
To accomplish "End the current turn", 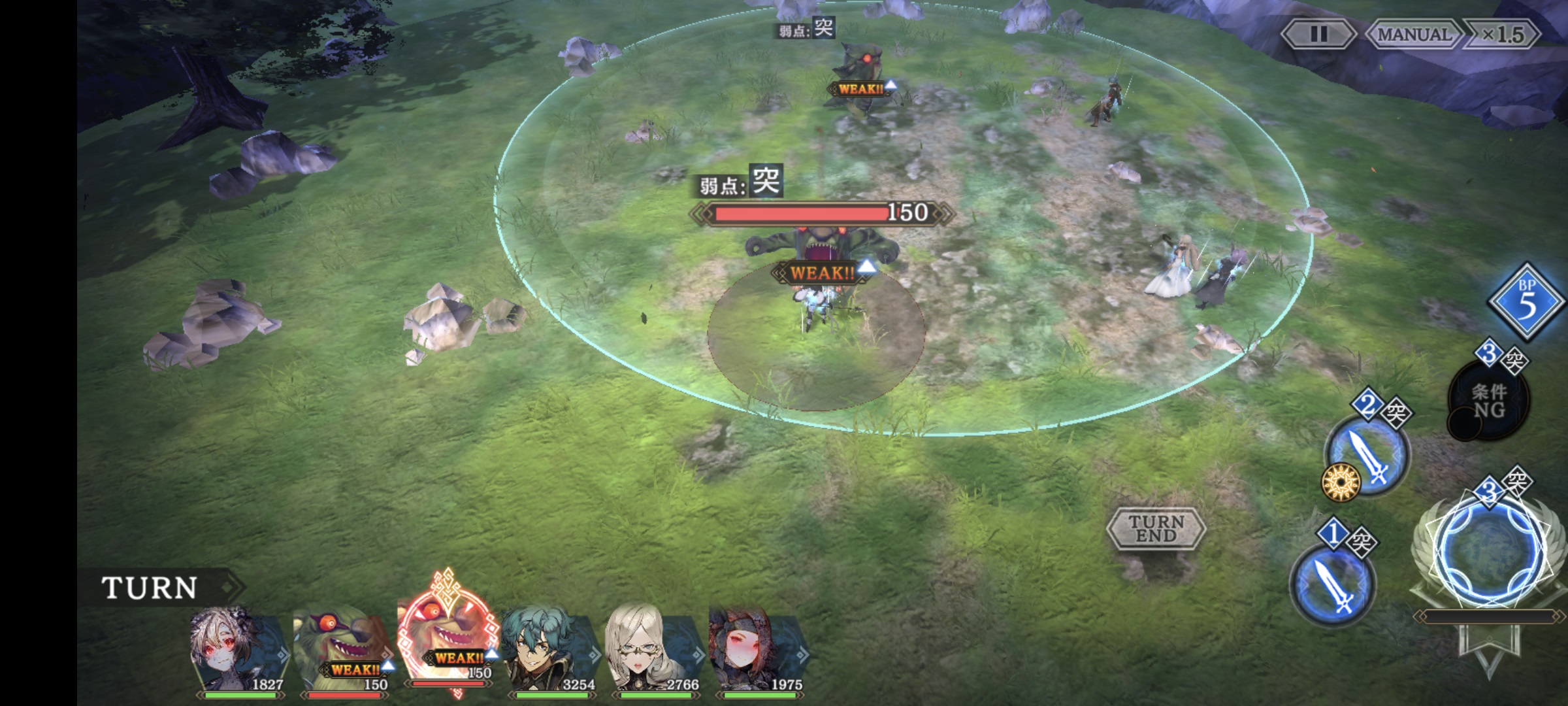I will point(1156,528).
